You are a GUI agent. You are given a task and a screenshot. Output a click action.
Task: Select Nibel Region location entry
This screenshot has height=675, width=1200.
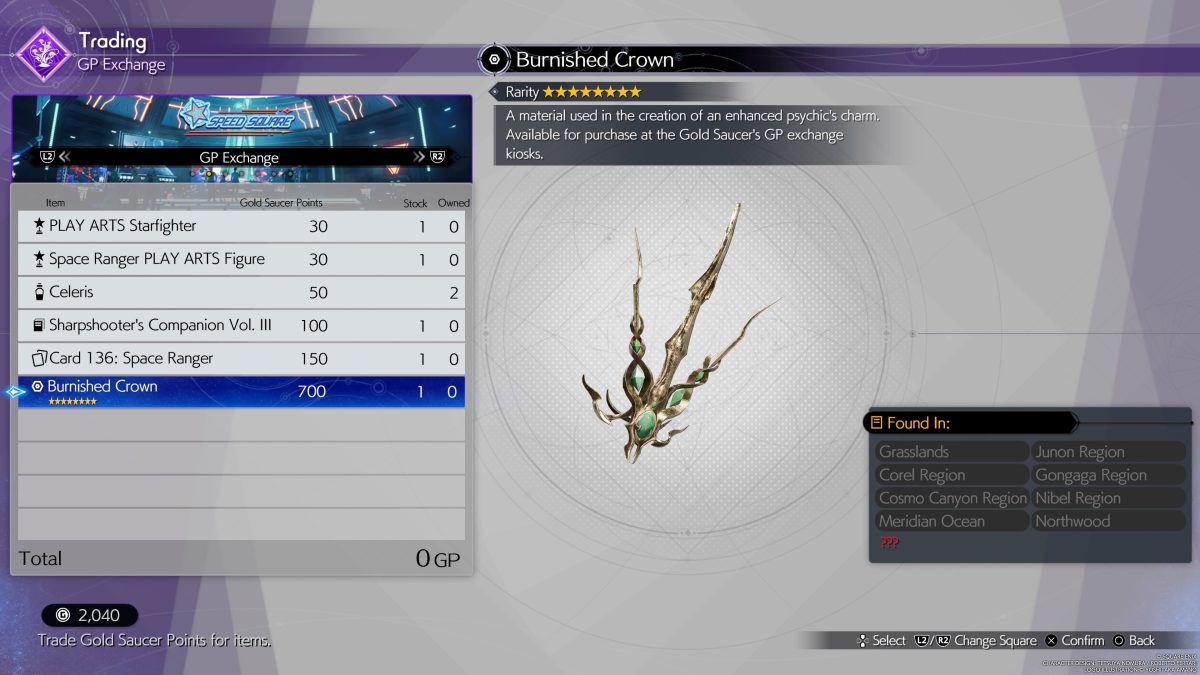pyautogui.click(x=1108, y=498)
